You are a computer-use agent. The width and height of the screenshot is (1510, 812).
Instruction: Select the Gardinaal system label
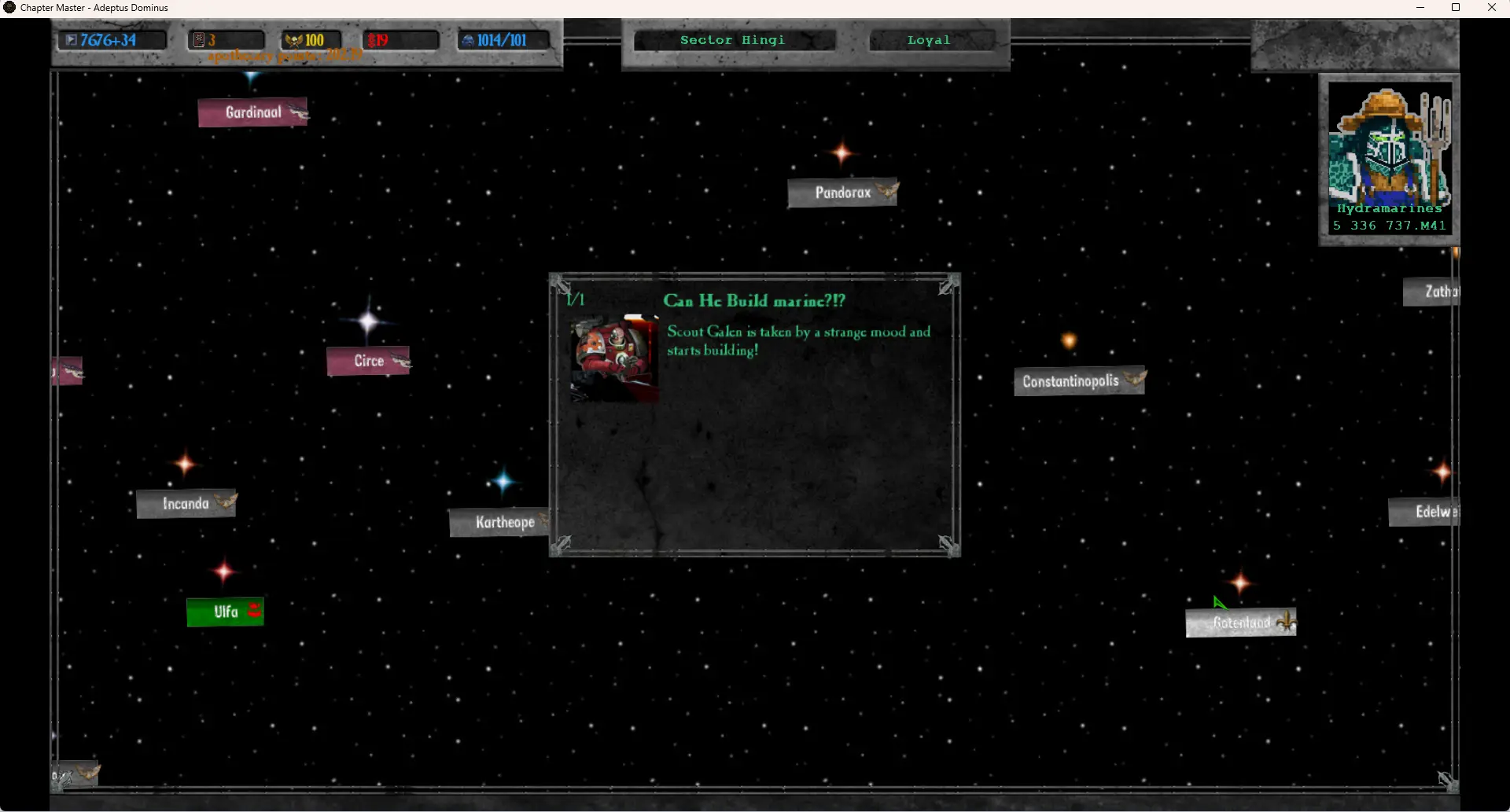pyautogui.click(x=252, y=112)
